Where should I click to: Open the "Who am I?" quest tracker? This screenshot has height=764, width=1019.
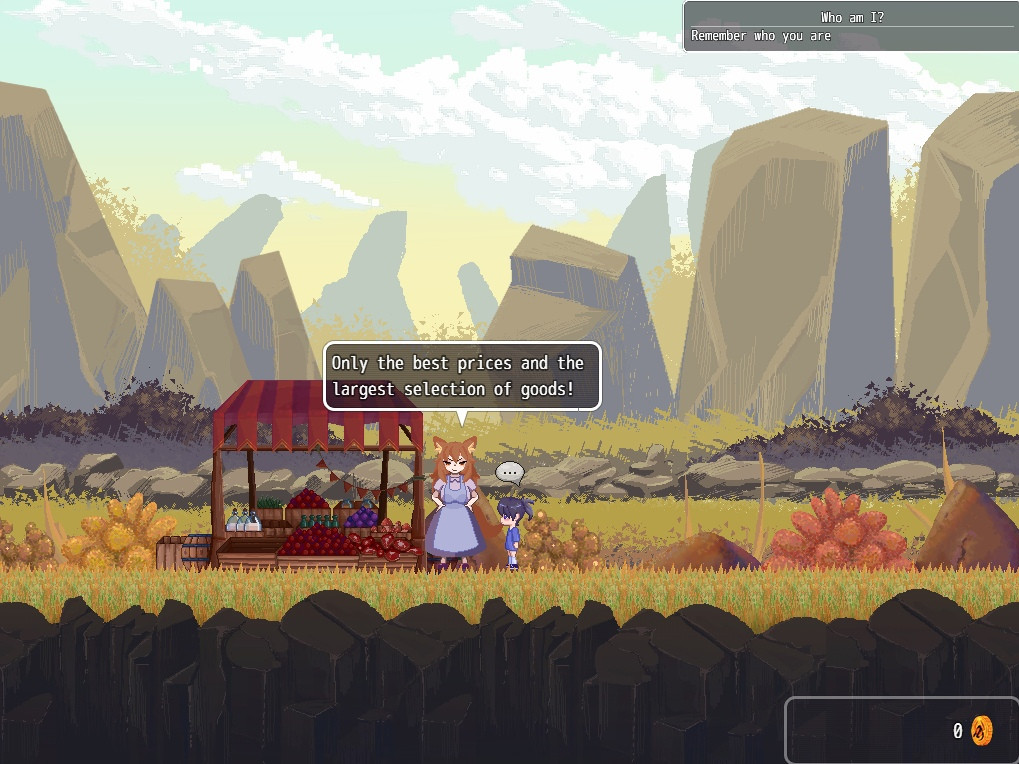851,26
